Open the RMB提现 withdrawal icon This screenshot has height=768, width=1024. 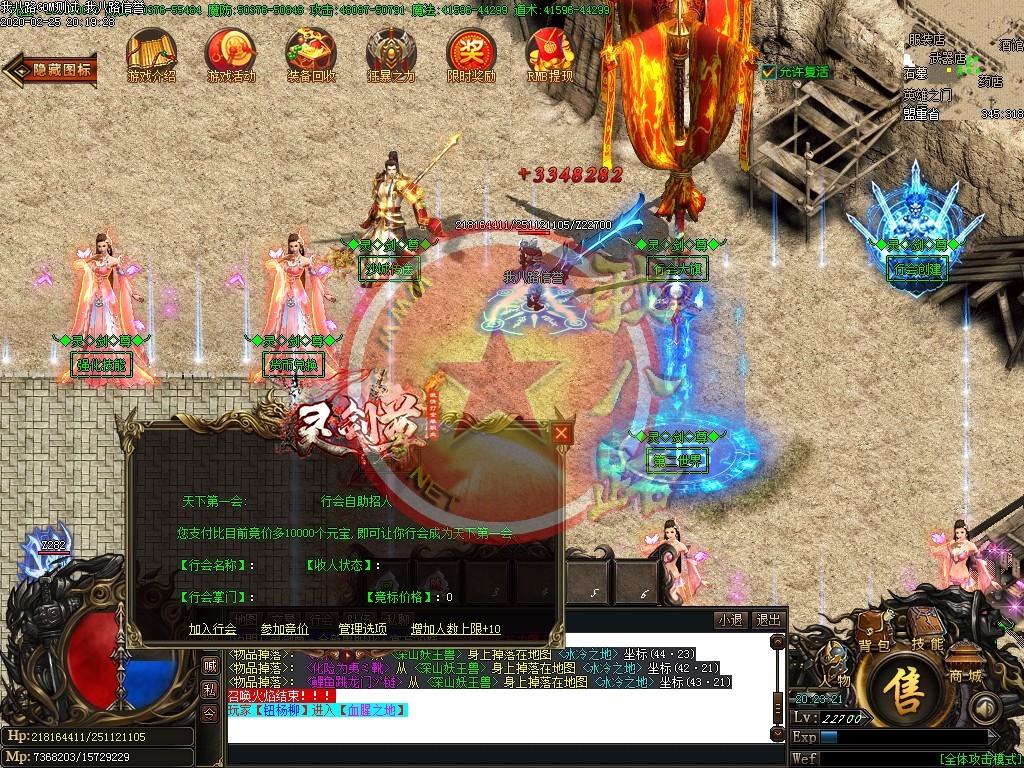coord(550,53)
